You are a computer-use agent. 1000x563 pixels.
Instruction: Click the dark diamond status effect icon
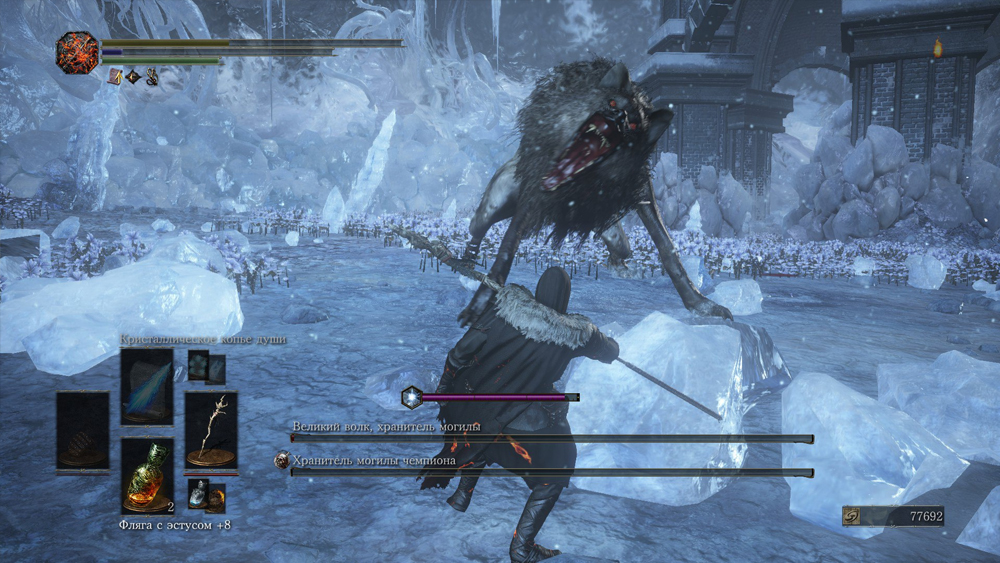tap(133, 76)
